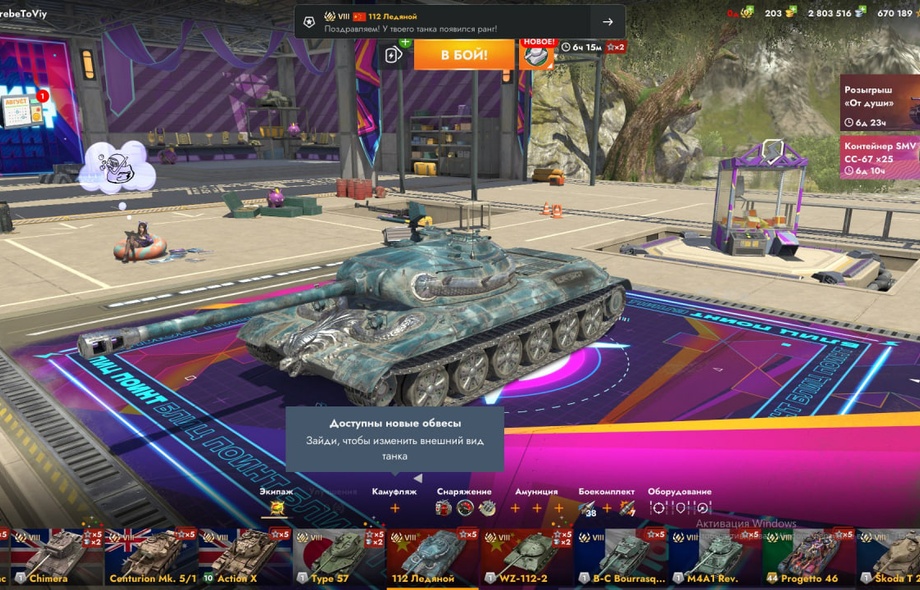Select the WZ-112-2 tank
The image size is (920, 590).
[526, 557]
